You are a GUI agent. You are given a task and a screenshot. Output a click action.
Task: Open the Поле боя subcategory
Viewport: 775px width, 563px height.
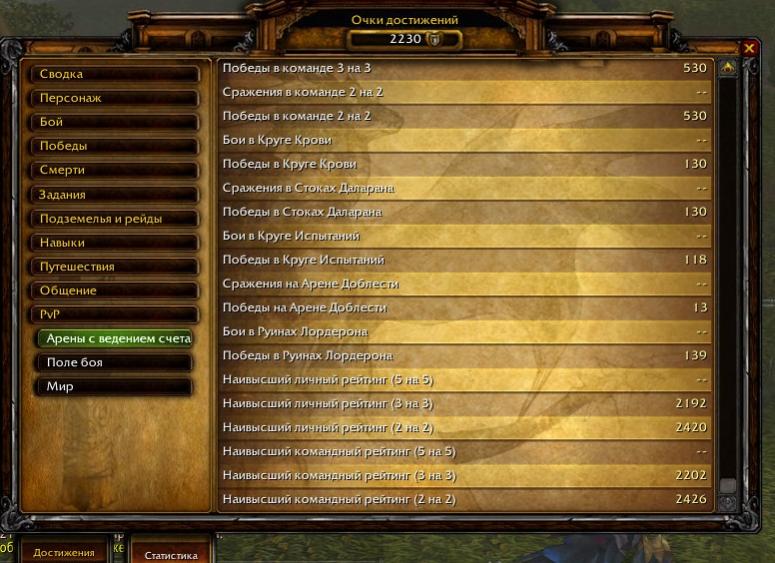[117, 362]
